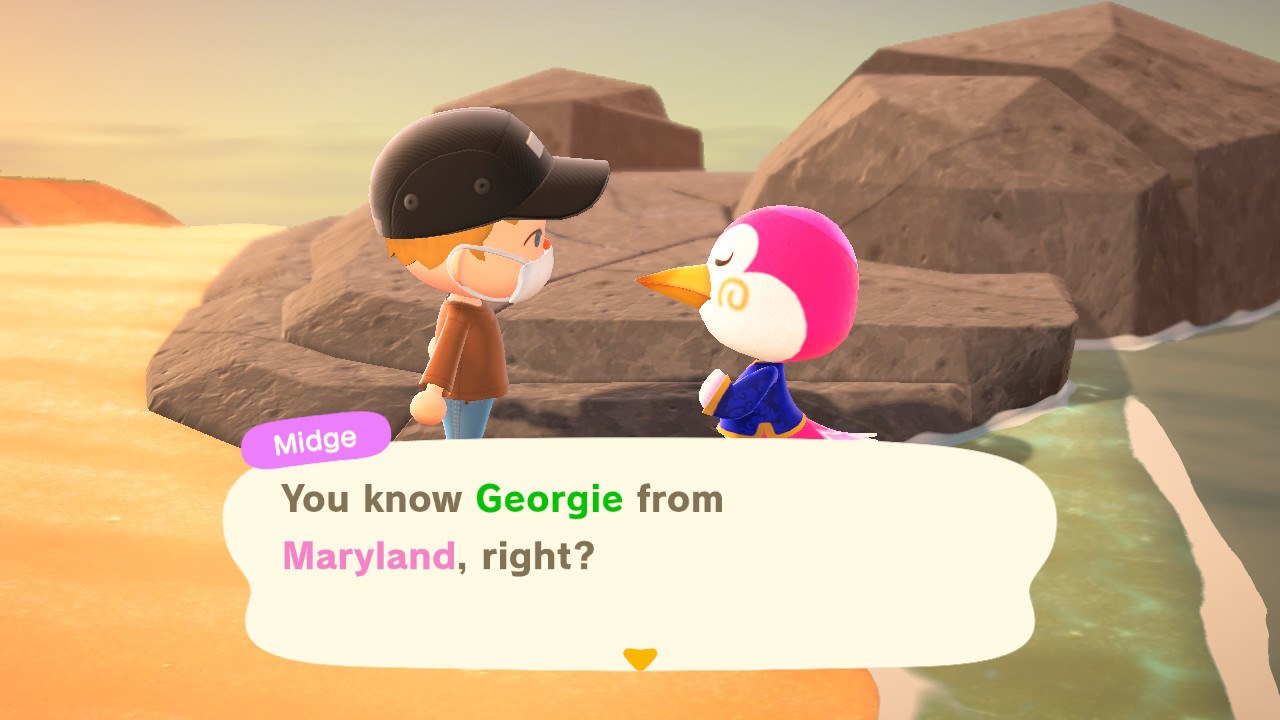Advance dialogue with the yellow continue arrow
Screen dimensions: 1280x720
[639, 658]
